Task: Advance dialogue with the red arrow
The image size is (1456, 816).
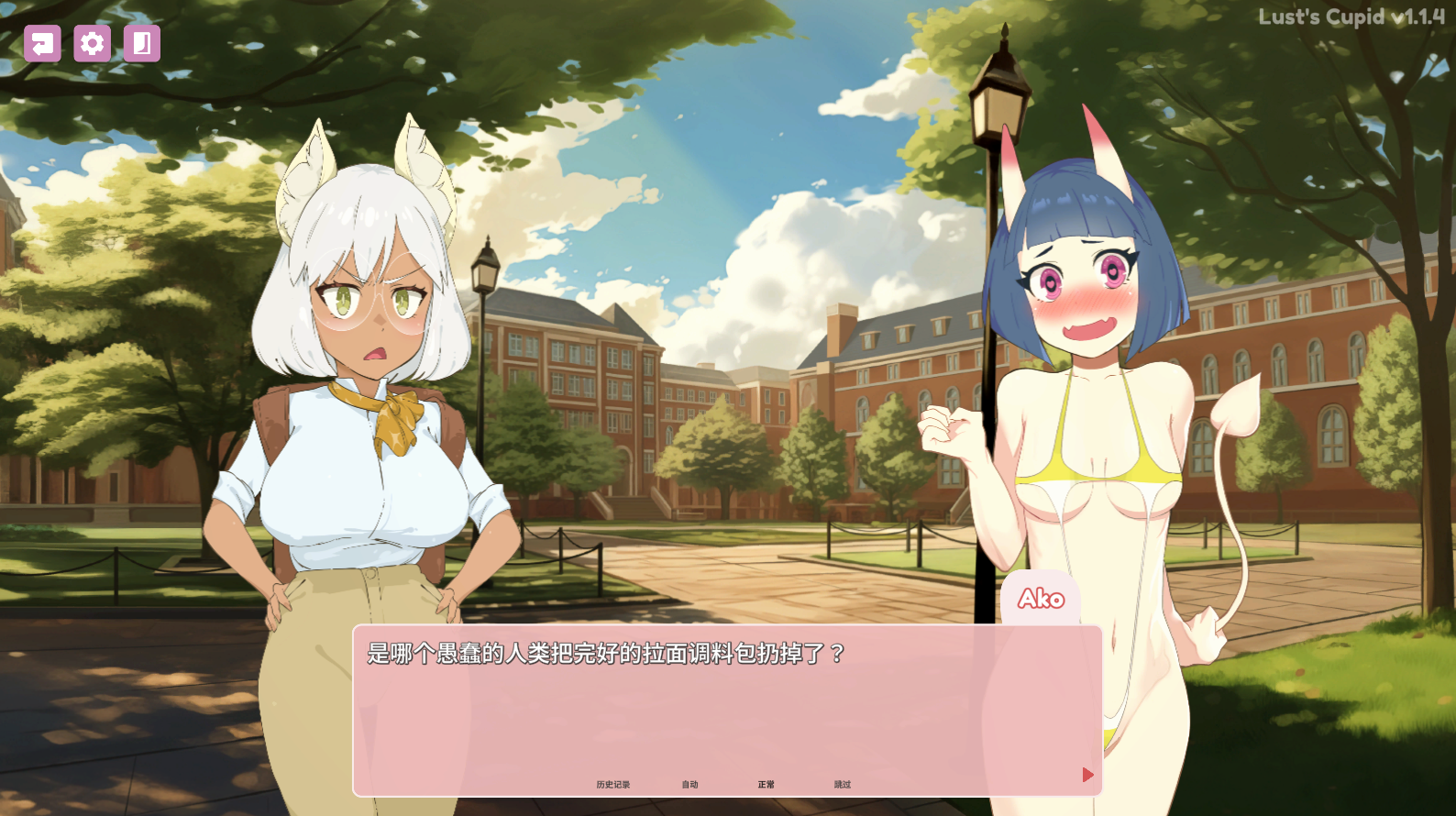Action: pyautogui.click(x=1087, y=775)
